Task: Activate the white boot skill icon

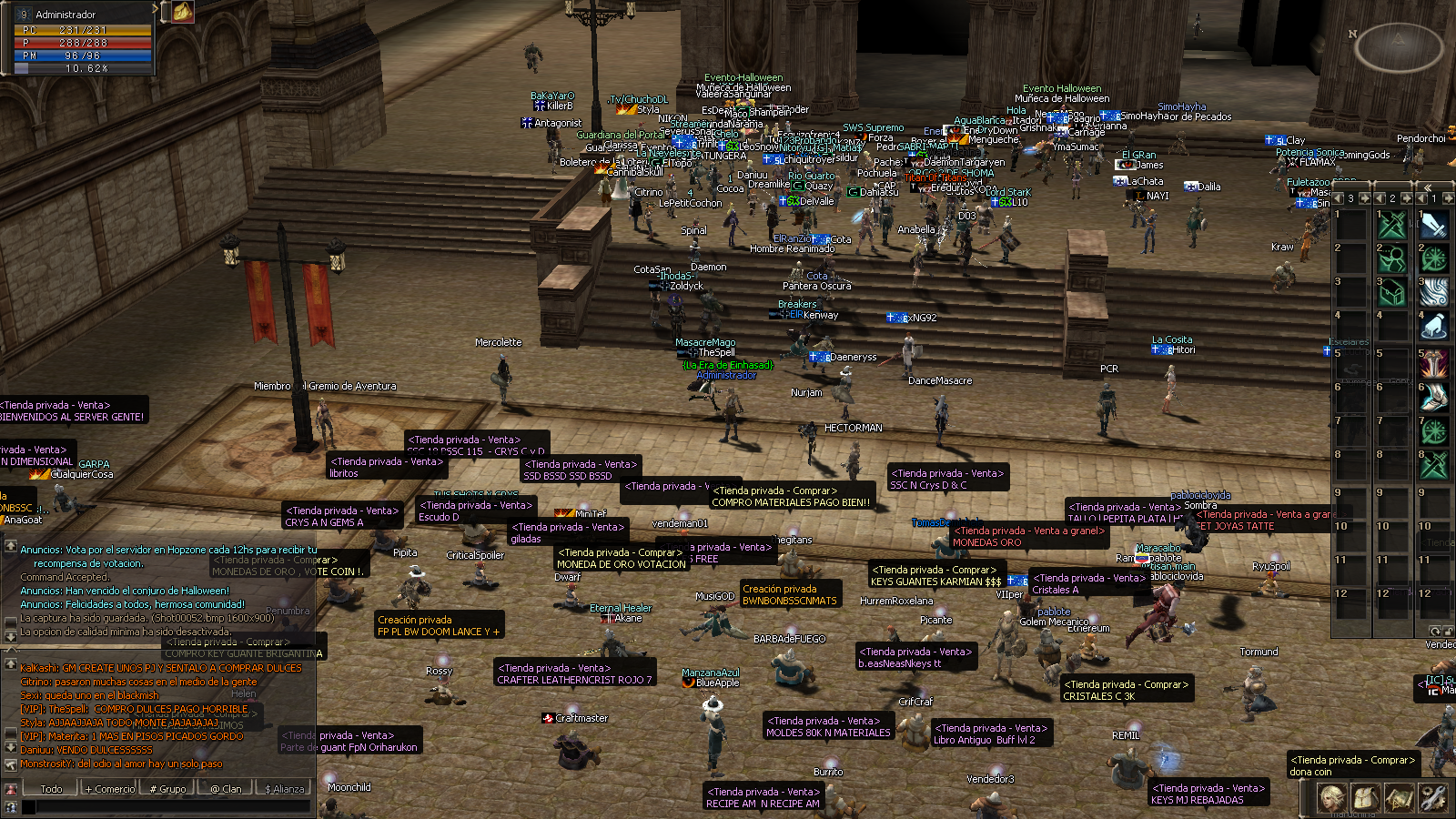Action: pos(1434,397)
